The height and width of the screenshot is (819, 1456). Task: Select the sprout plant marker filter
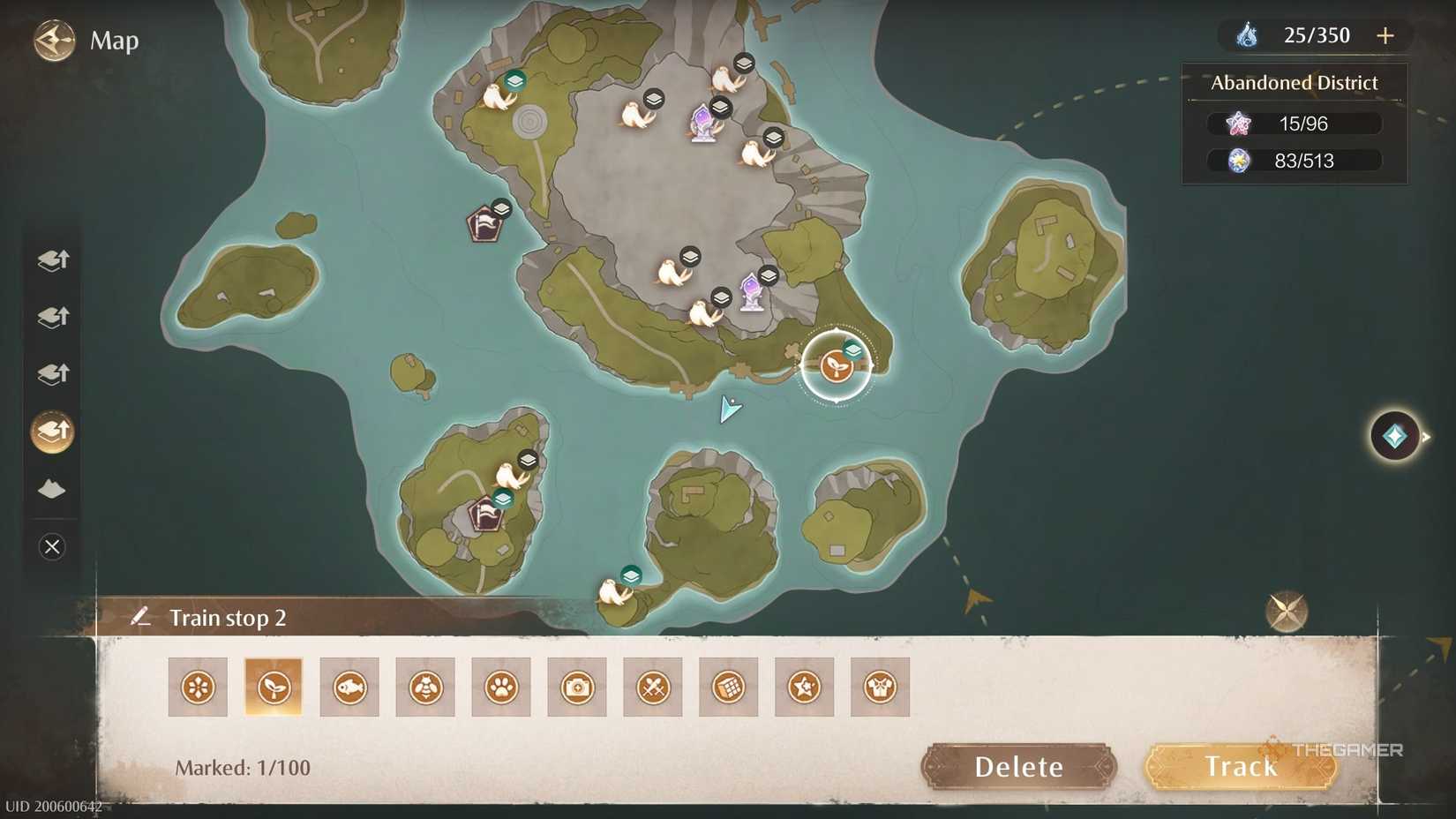tap(274, 686)
